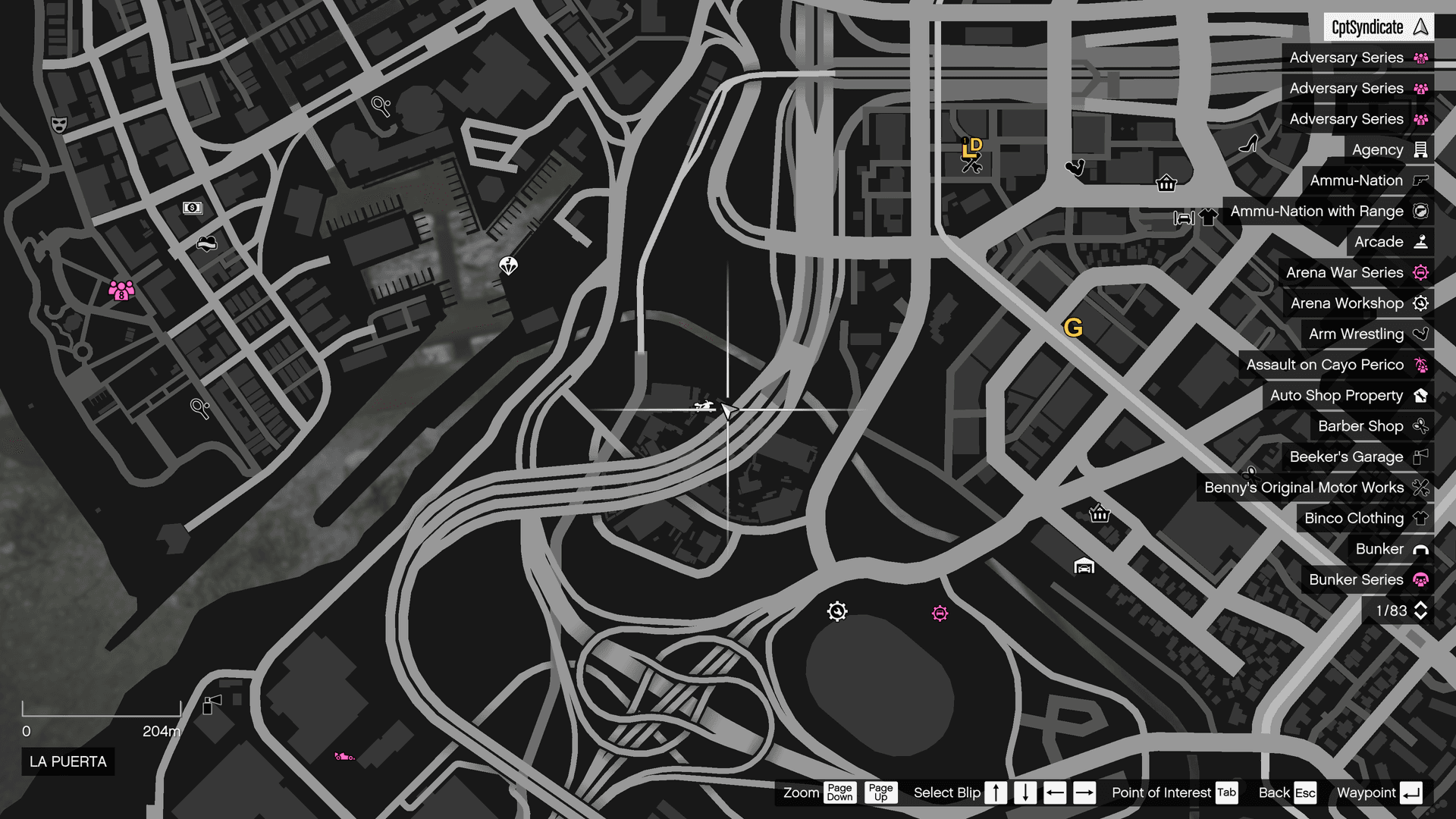1456x819 pixels.
Task: Click the CptSyndicate player name header
Action: [x=1380, y=27]
